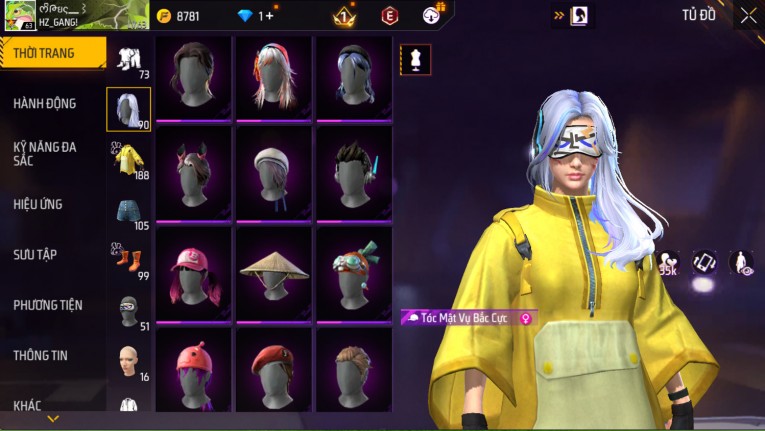This screenshot has height=431, width=765.
Task: Choose the yellow jacket category
Action: point(129,160)
